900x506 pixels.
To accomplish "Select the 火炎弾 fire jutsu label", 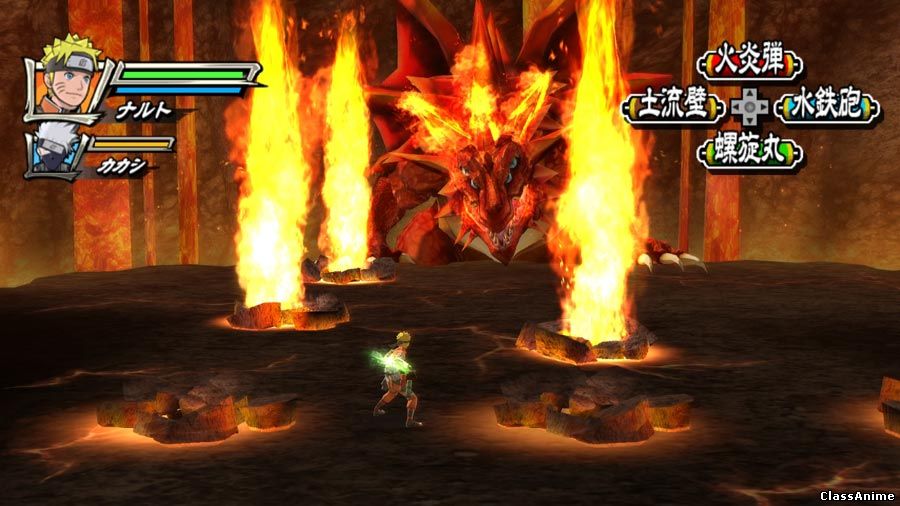I will pyautogui.click(x=749, y=63).
